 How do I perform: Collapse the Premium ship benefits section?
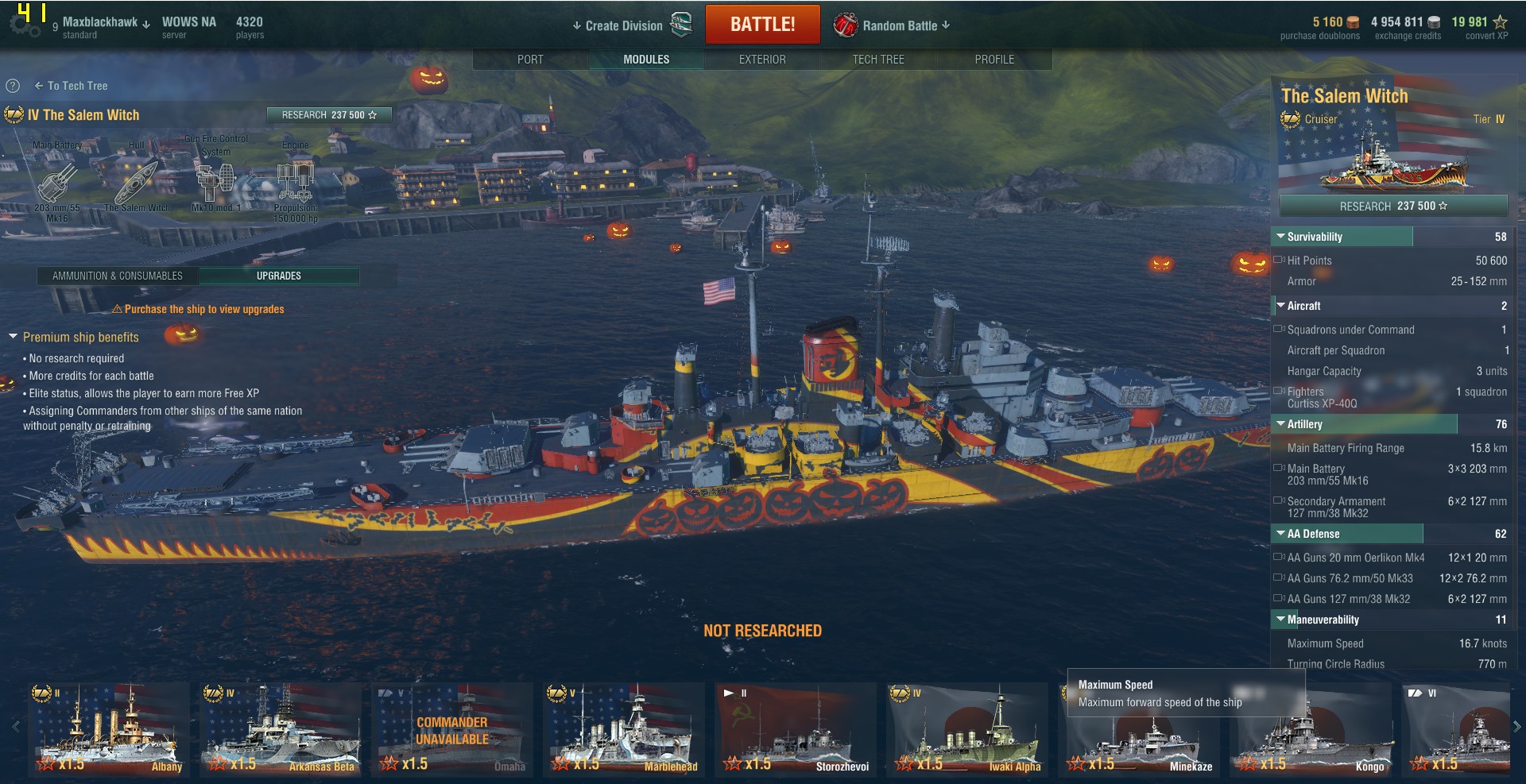[14, 337]
